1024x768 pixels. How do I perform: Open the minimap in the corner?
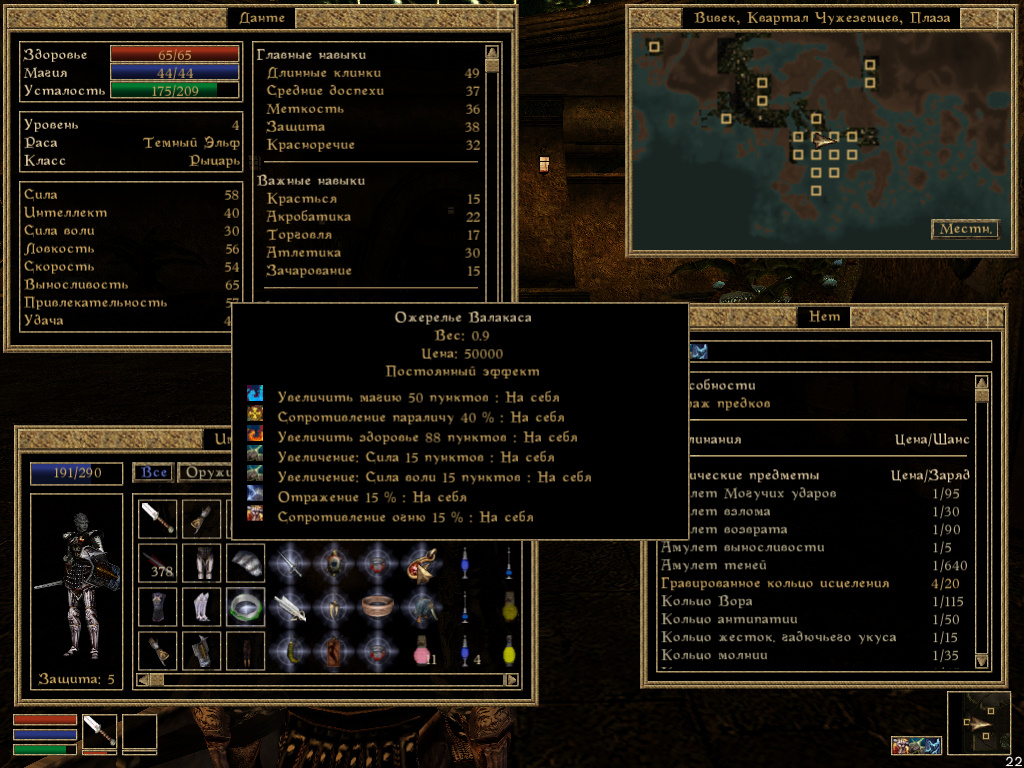(x=979, y=723)
